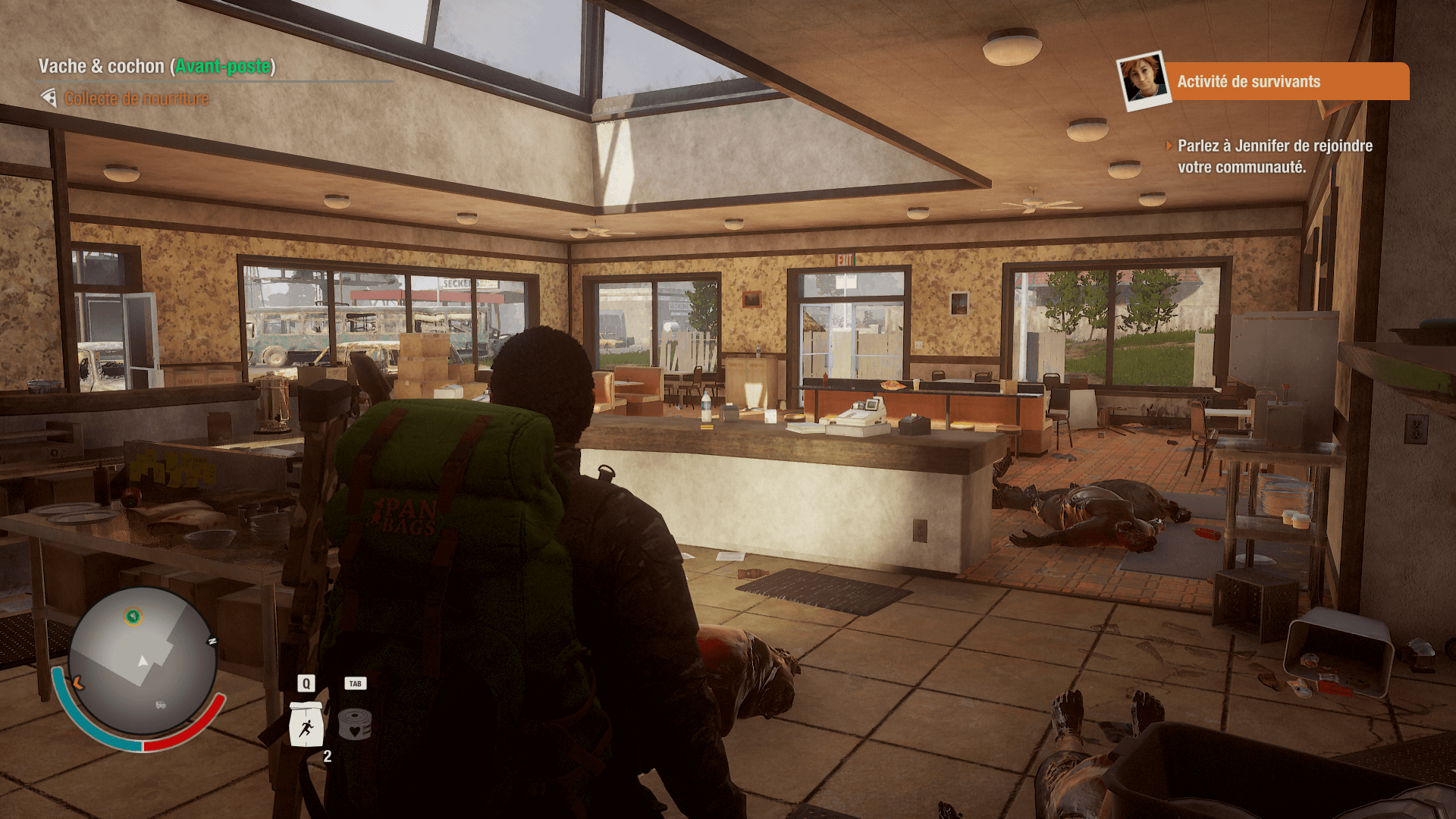Viewport: 1456px width, 819px height.
Task: Select the stamina snack bag item
Action: pyautogui.click(x=306, y=725)
